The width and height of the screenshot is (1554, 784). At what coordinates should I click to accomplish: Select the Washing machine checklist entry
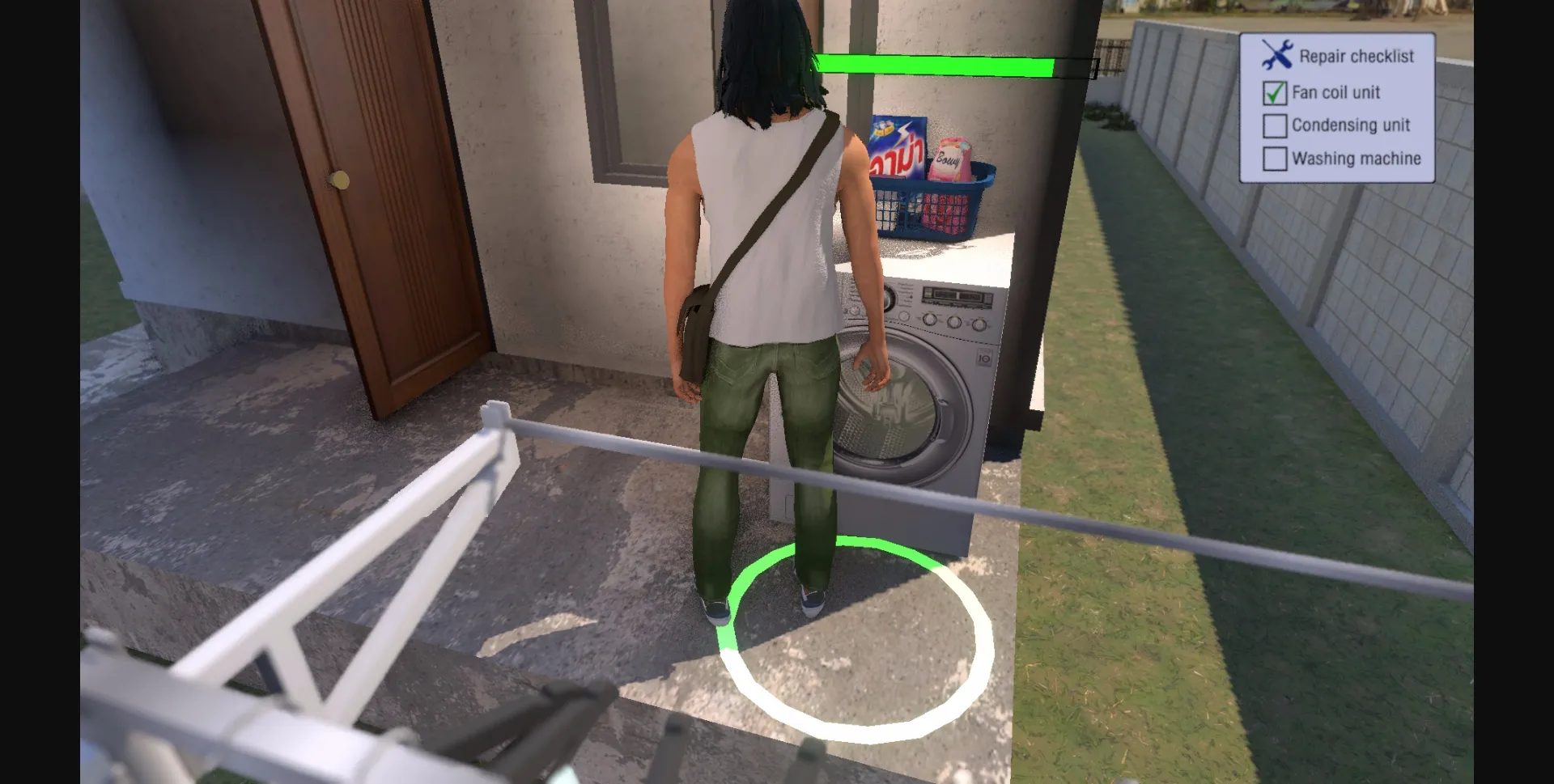coord(1357,159)
